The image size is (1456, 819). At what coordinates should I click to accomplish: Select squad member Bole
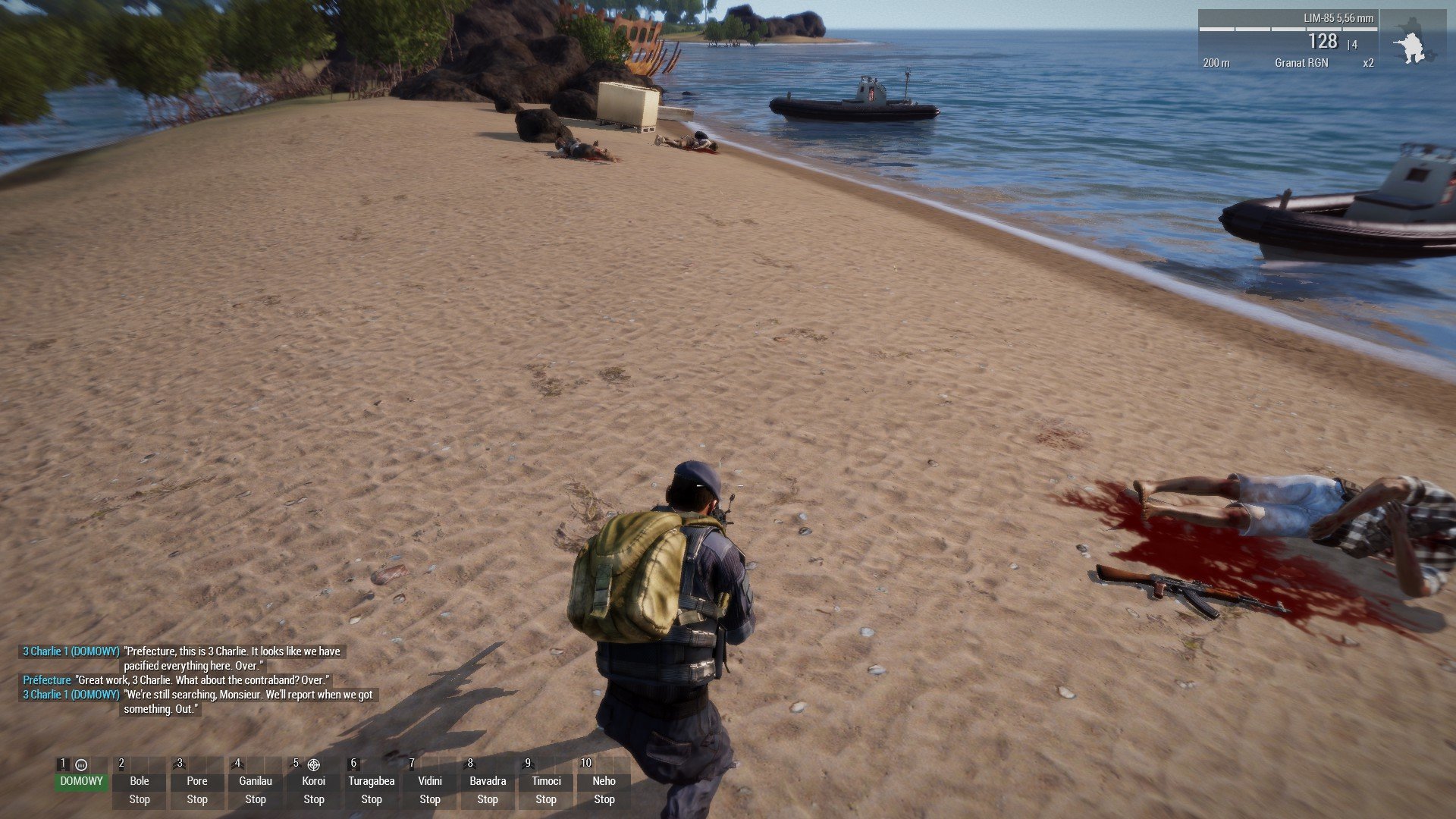(140, 781)
